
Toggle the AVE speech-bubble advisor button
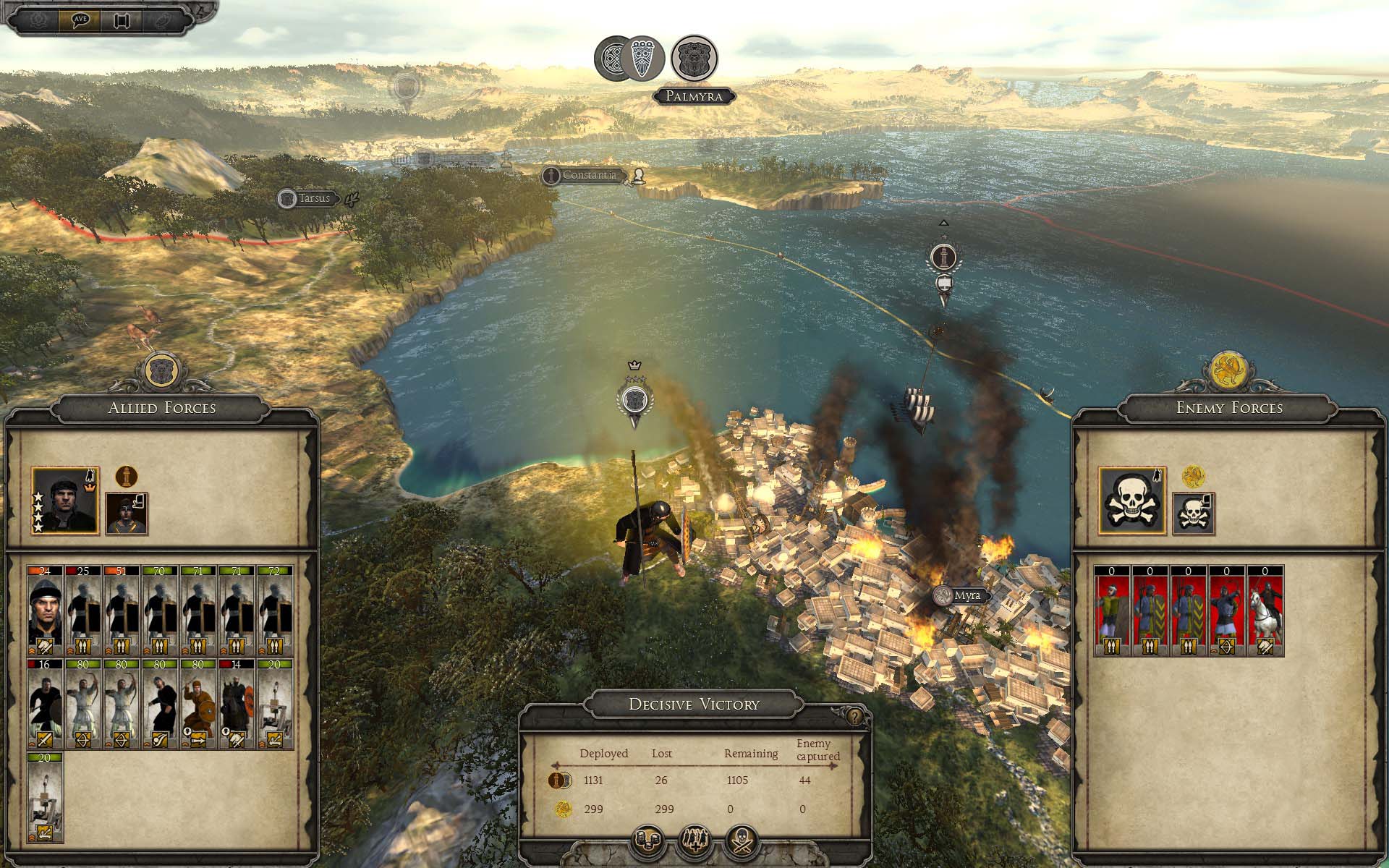[x=80, y=20]
